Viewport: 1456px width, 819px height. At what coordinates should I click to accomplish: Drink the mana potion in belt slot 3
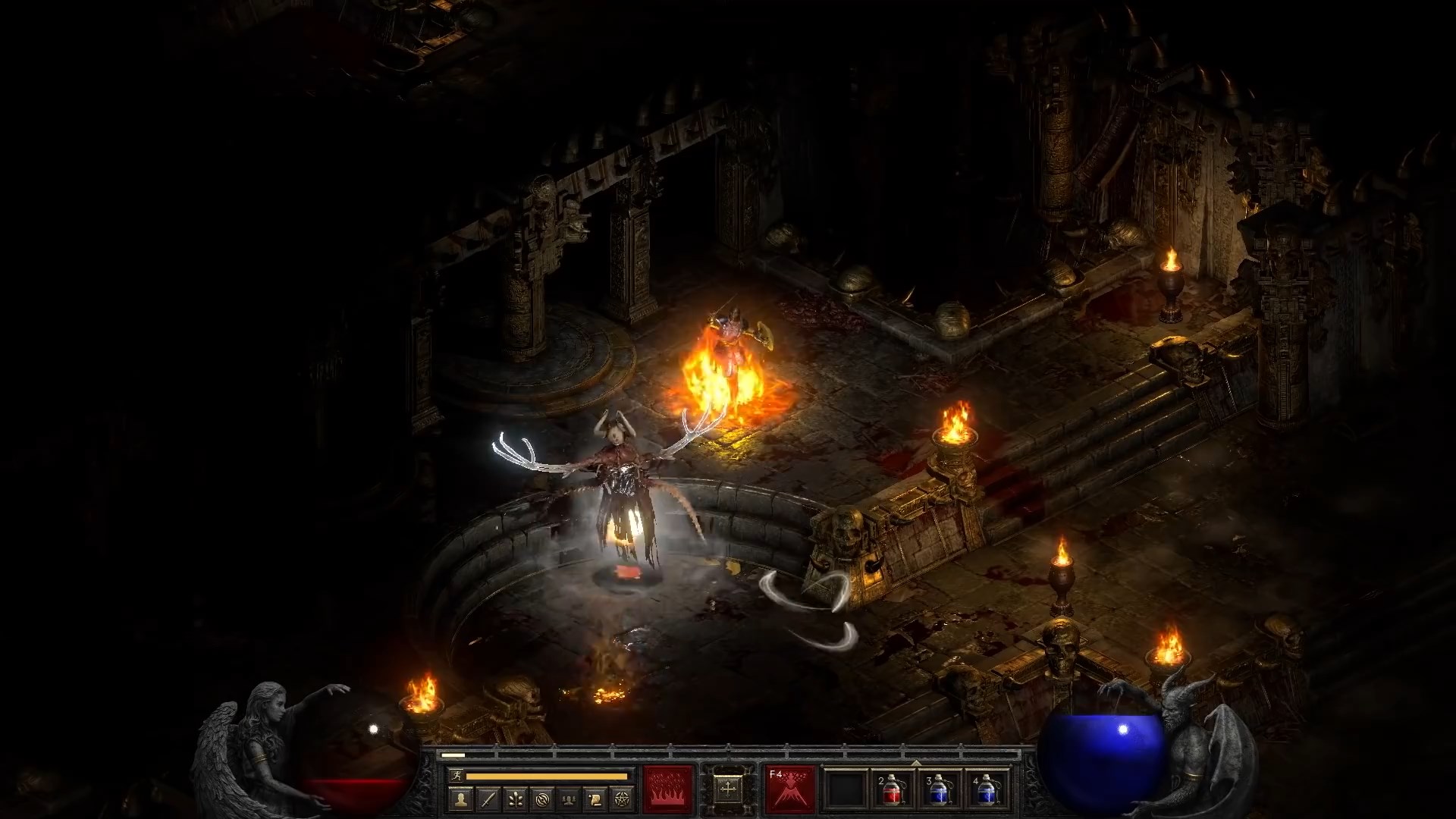pyautogui.click(x=940, y=790)
